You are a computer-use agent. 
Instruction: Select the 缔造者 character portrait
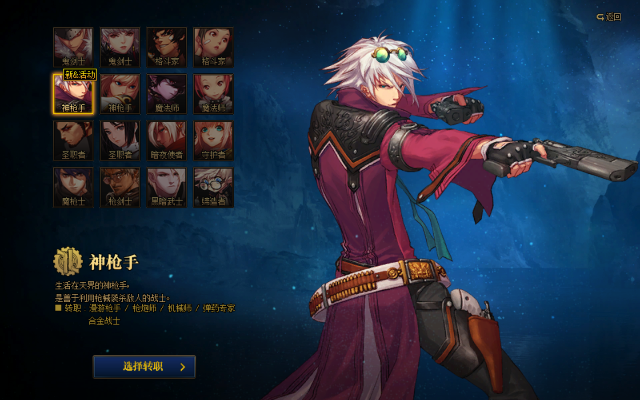click(213, 186)
